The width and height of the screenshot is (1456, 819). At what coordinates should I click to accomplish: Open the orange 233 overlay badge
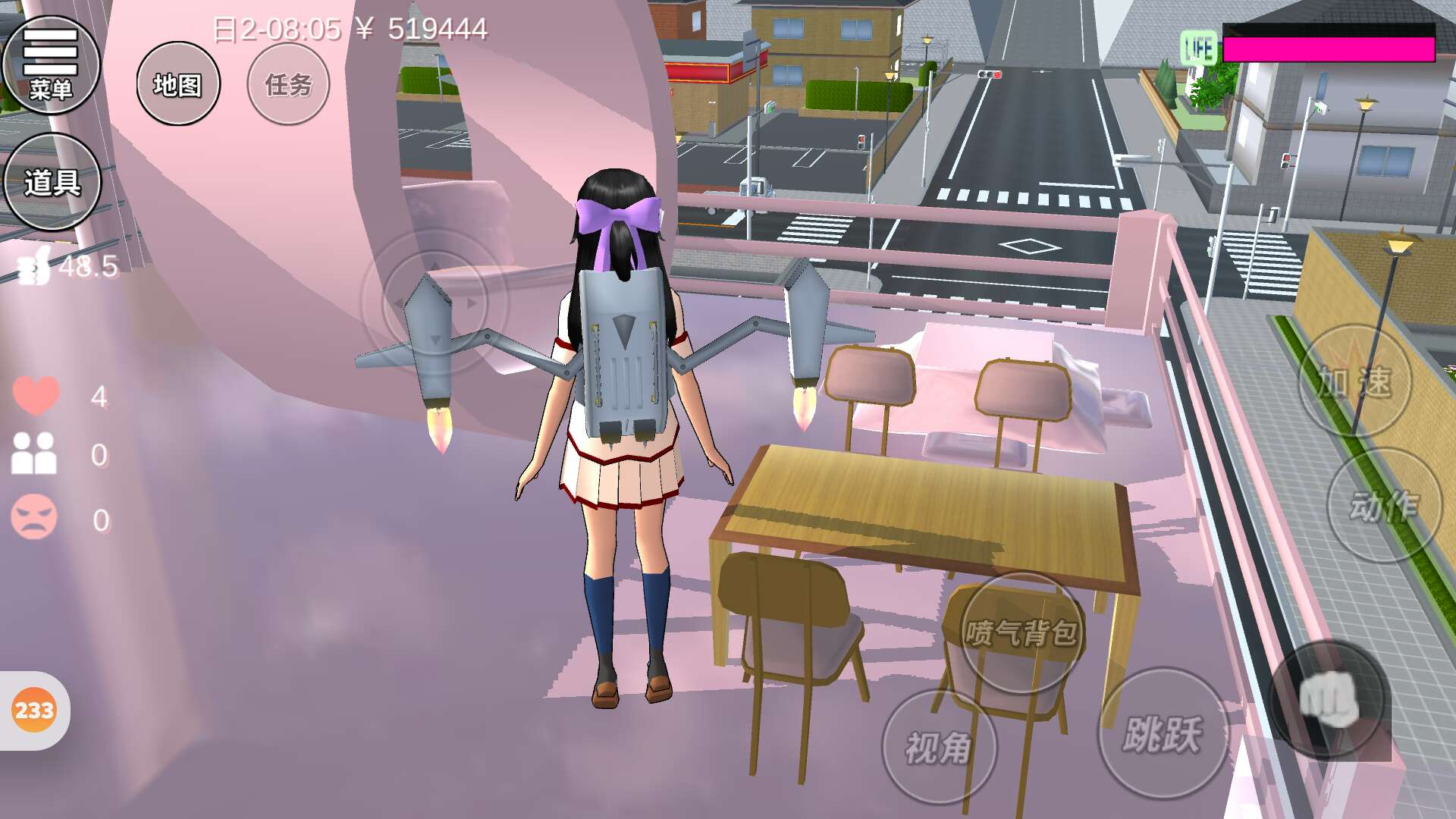(x=34, y=711)
